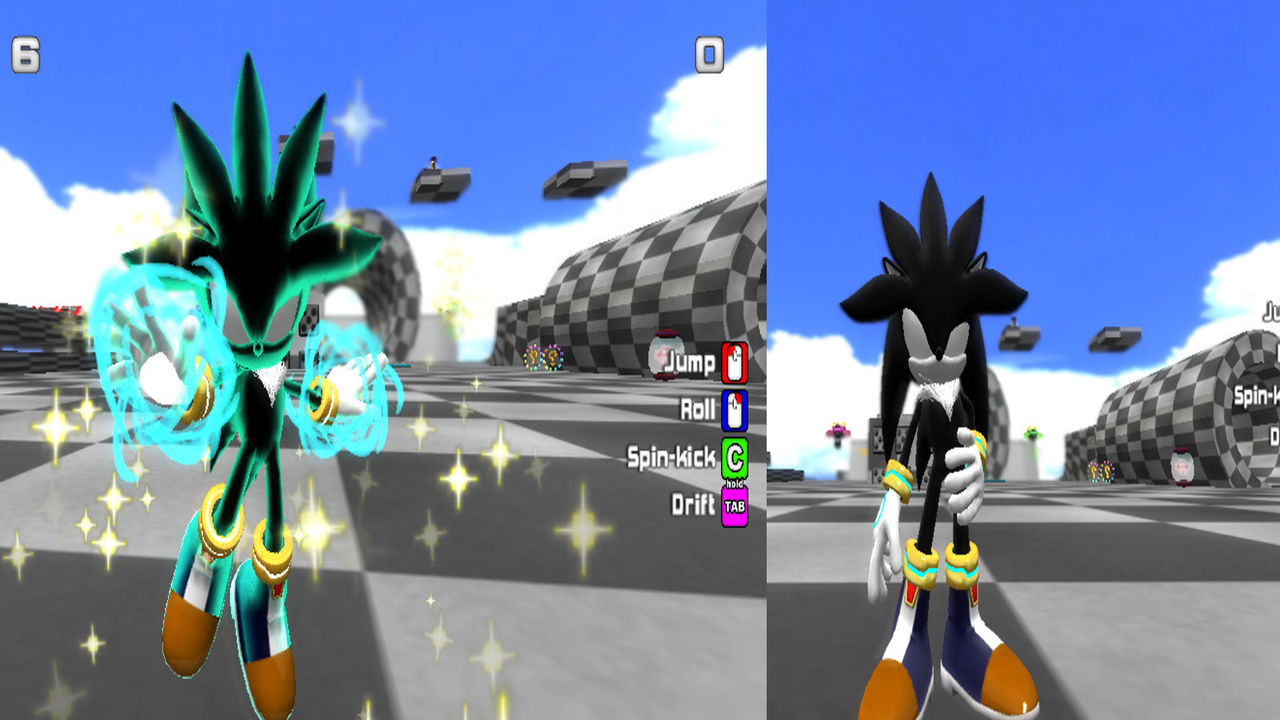Click the partial Jump prompt on right screen
Viewport: 1280px width, 720px height.
[x=1270, y=311]
